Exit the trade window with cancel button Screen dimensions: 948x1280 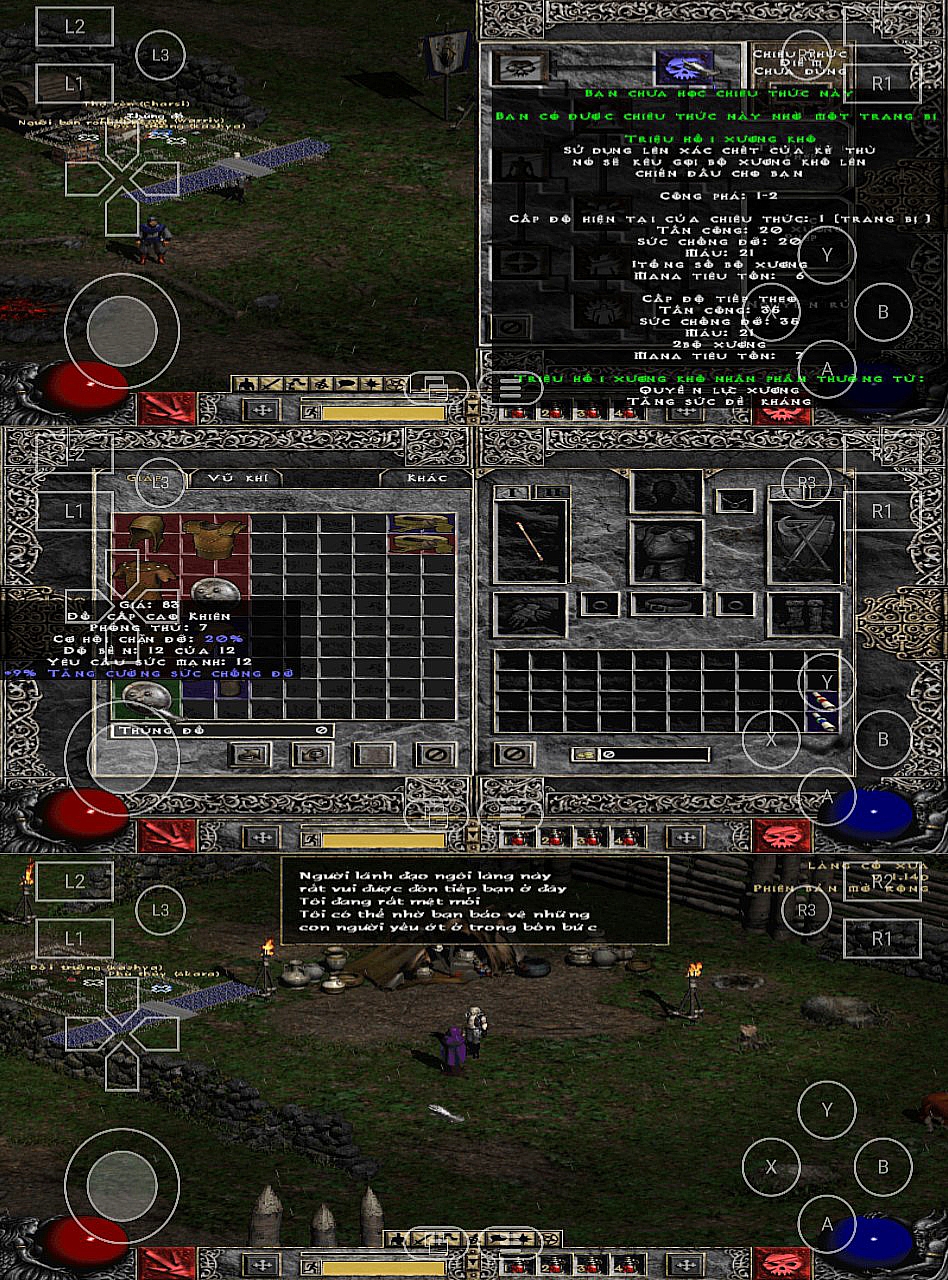435,754
